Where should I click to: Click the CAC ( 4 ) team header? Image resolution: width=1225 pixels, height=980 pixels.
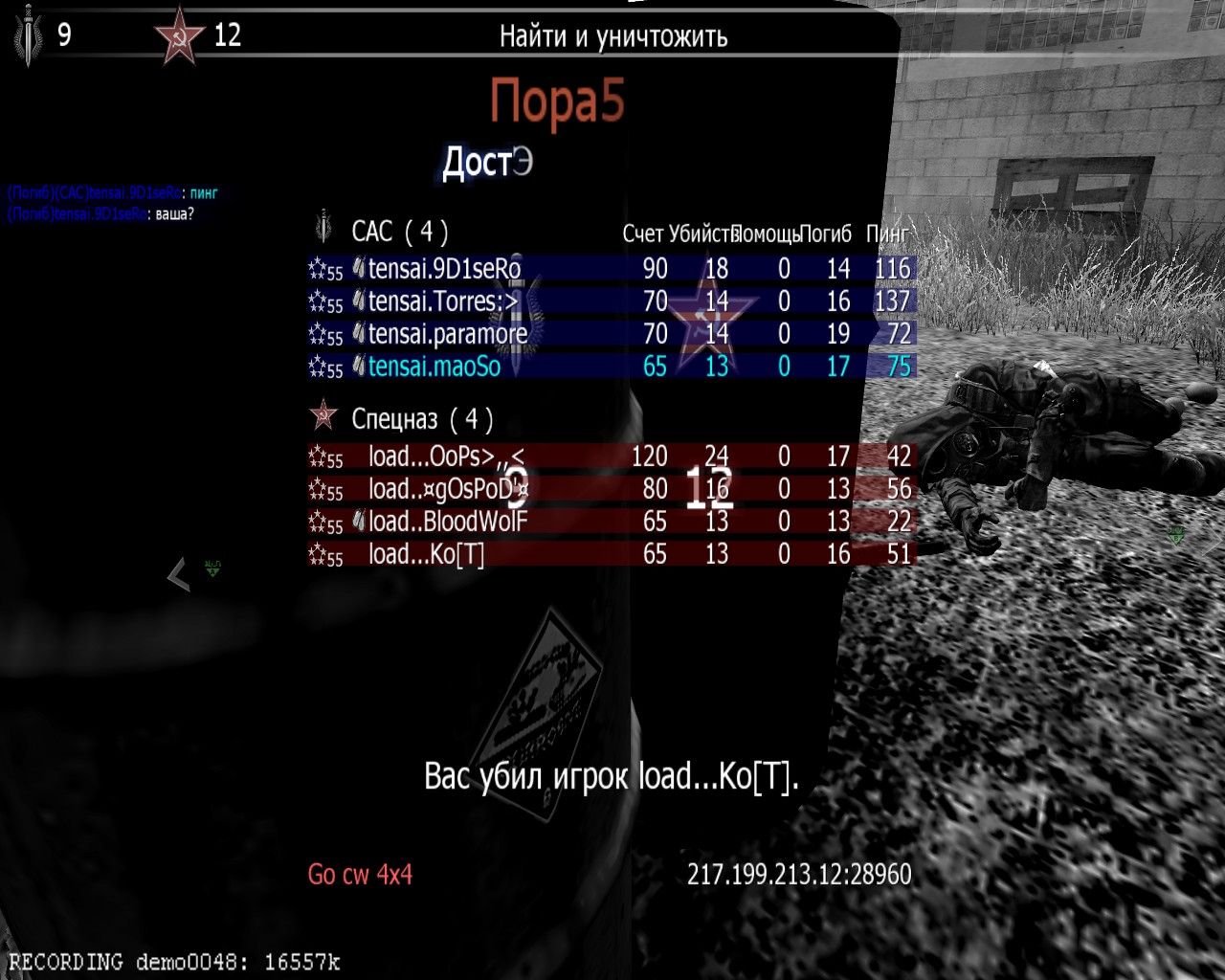click(399, 232)
